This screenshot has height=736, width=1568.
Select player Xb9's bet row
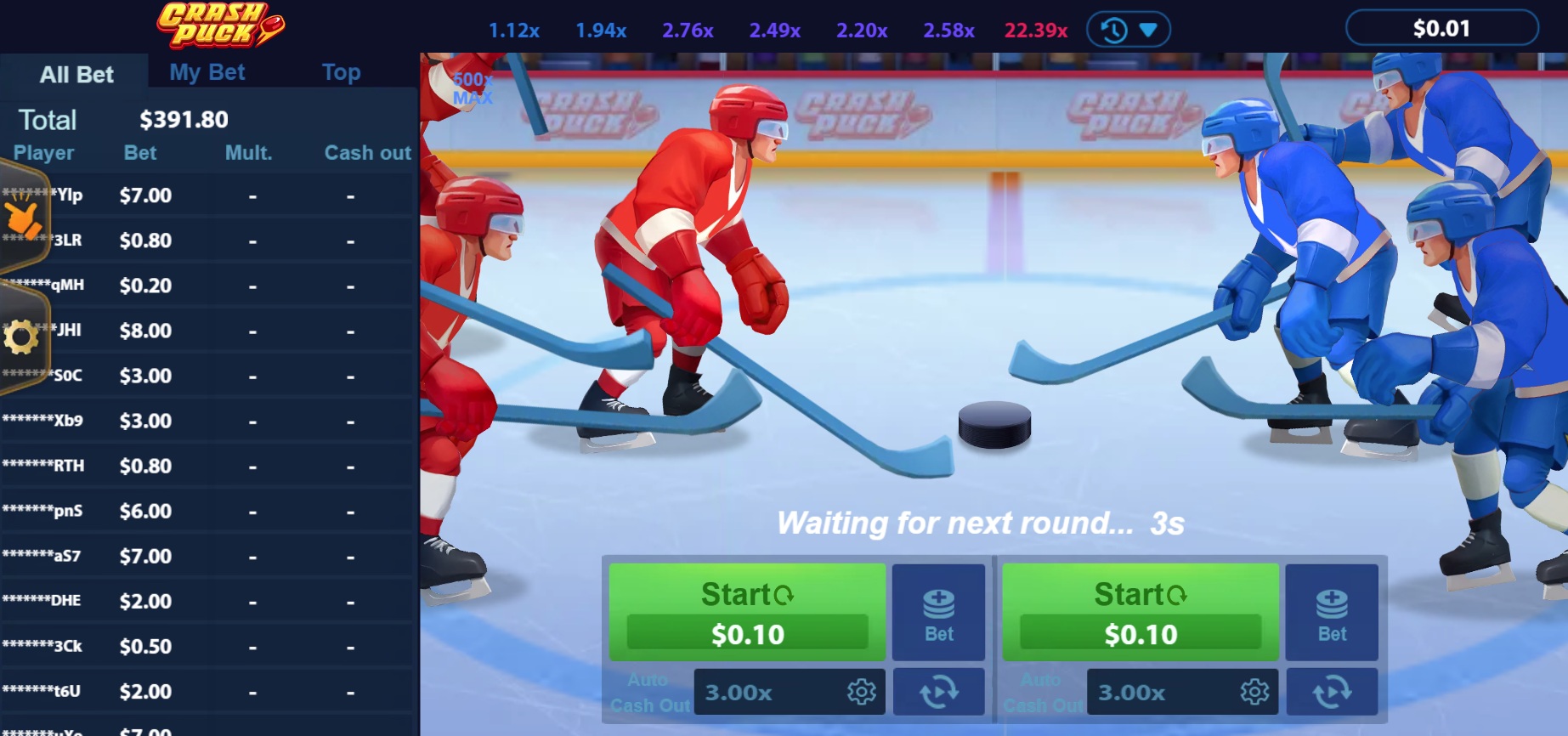(208, 421)
